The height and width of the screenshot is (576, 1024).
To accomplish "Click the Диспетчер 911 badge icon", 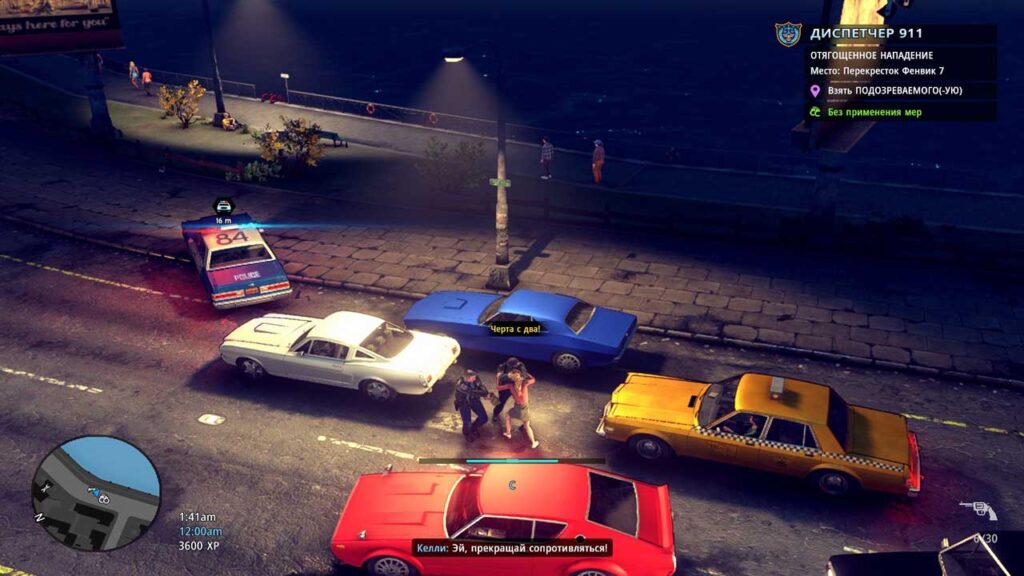I will (788, 34).
